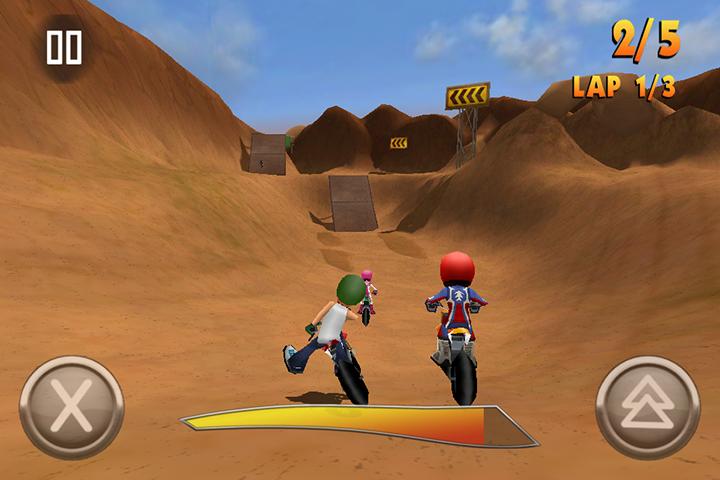The image size is (720, 480).
Task: Pause the race with the pause button
Action: point(64,47)
